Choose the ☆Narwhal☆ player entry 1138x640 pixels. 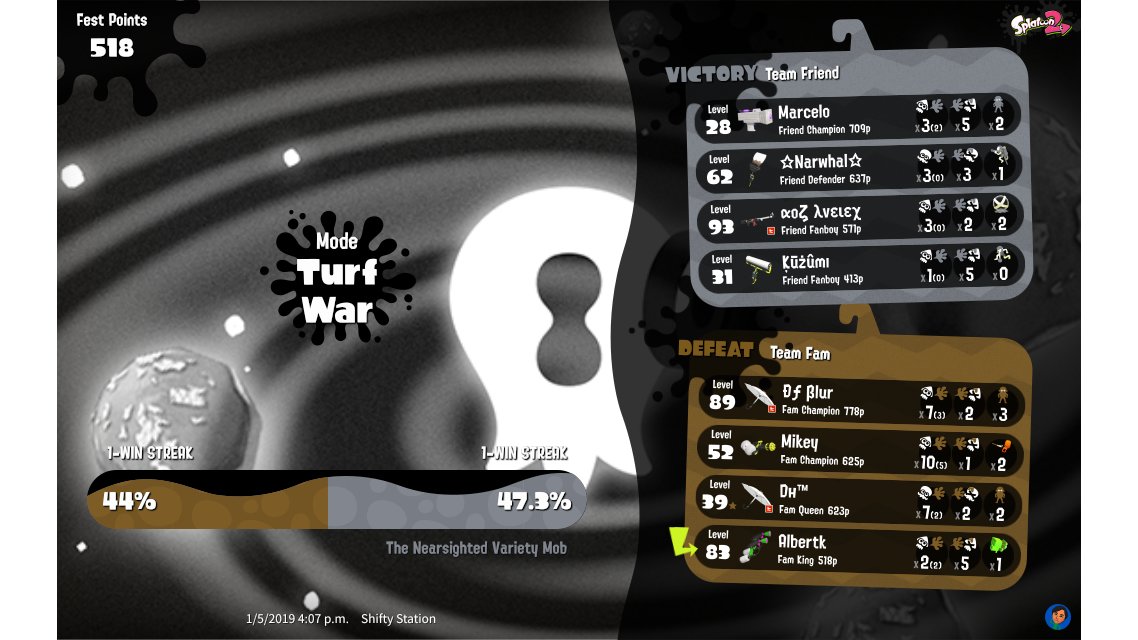[x=858, y=167]
